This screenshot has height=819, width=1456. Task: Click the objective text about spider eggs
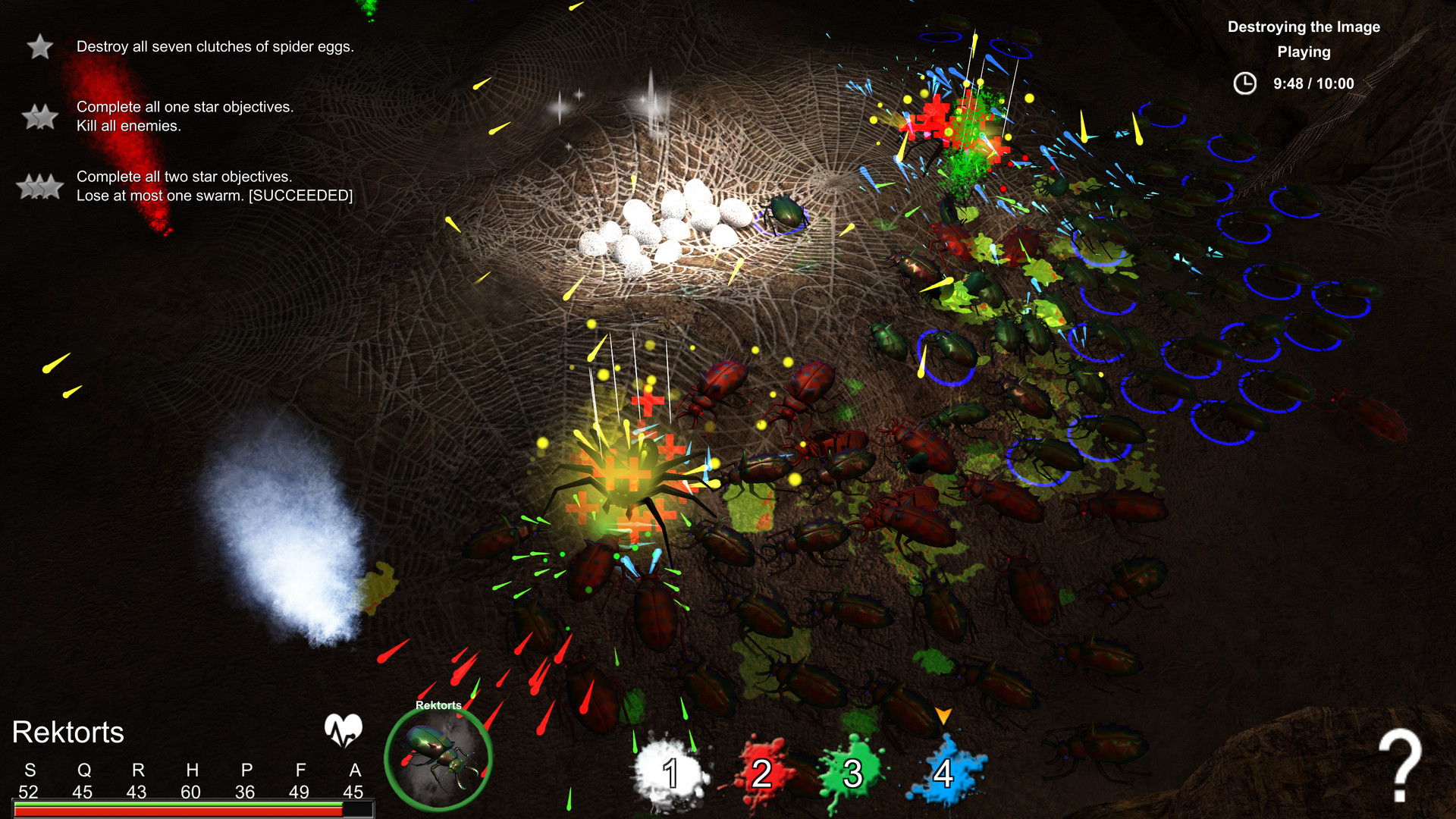[214, 45]
